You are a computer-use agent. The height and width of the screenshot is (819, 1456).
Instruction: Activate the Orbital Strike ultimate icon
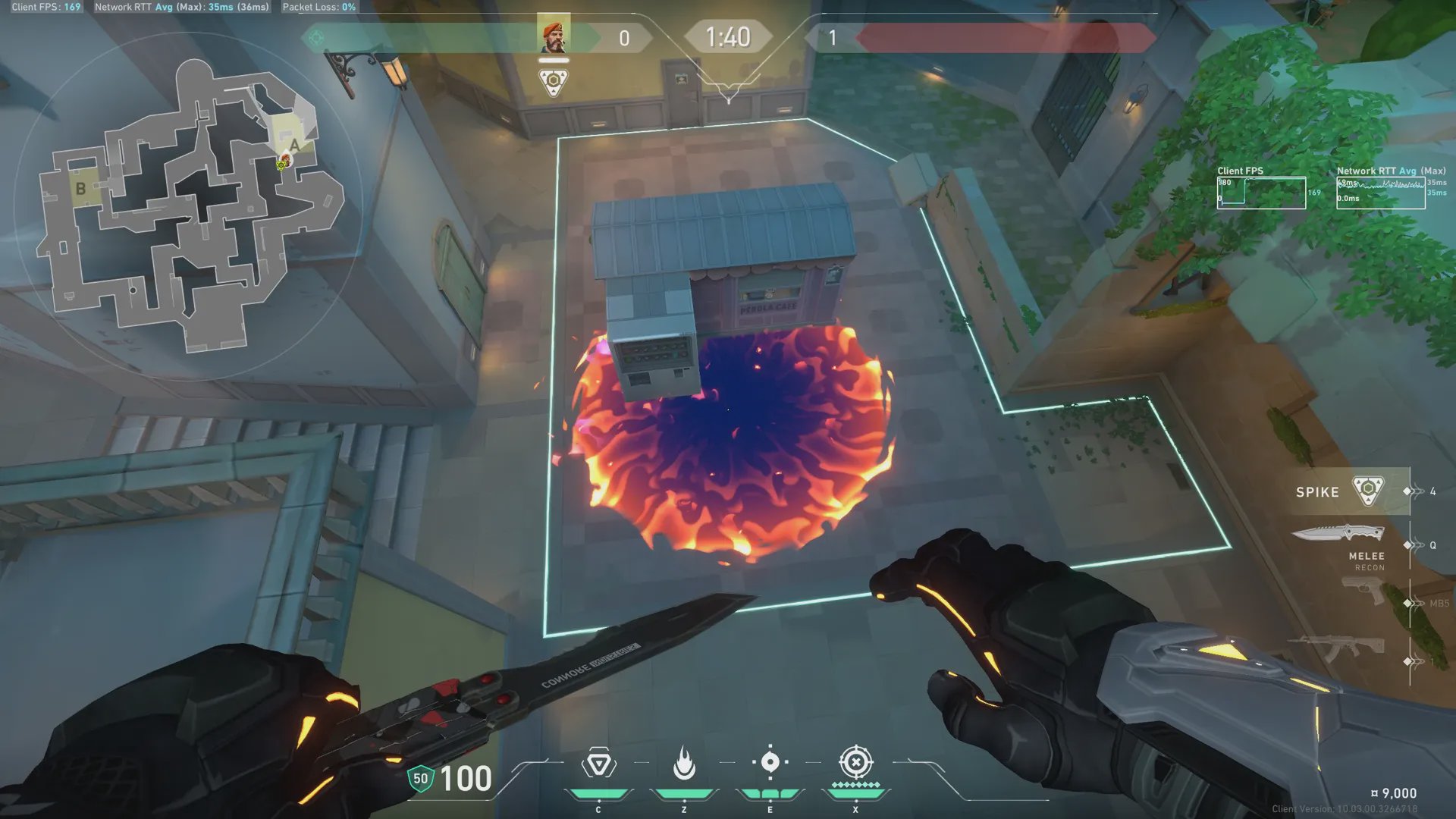tap(856, 762)
